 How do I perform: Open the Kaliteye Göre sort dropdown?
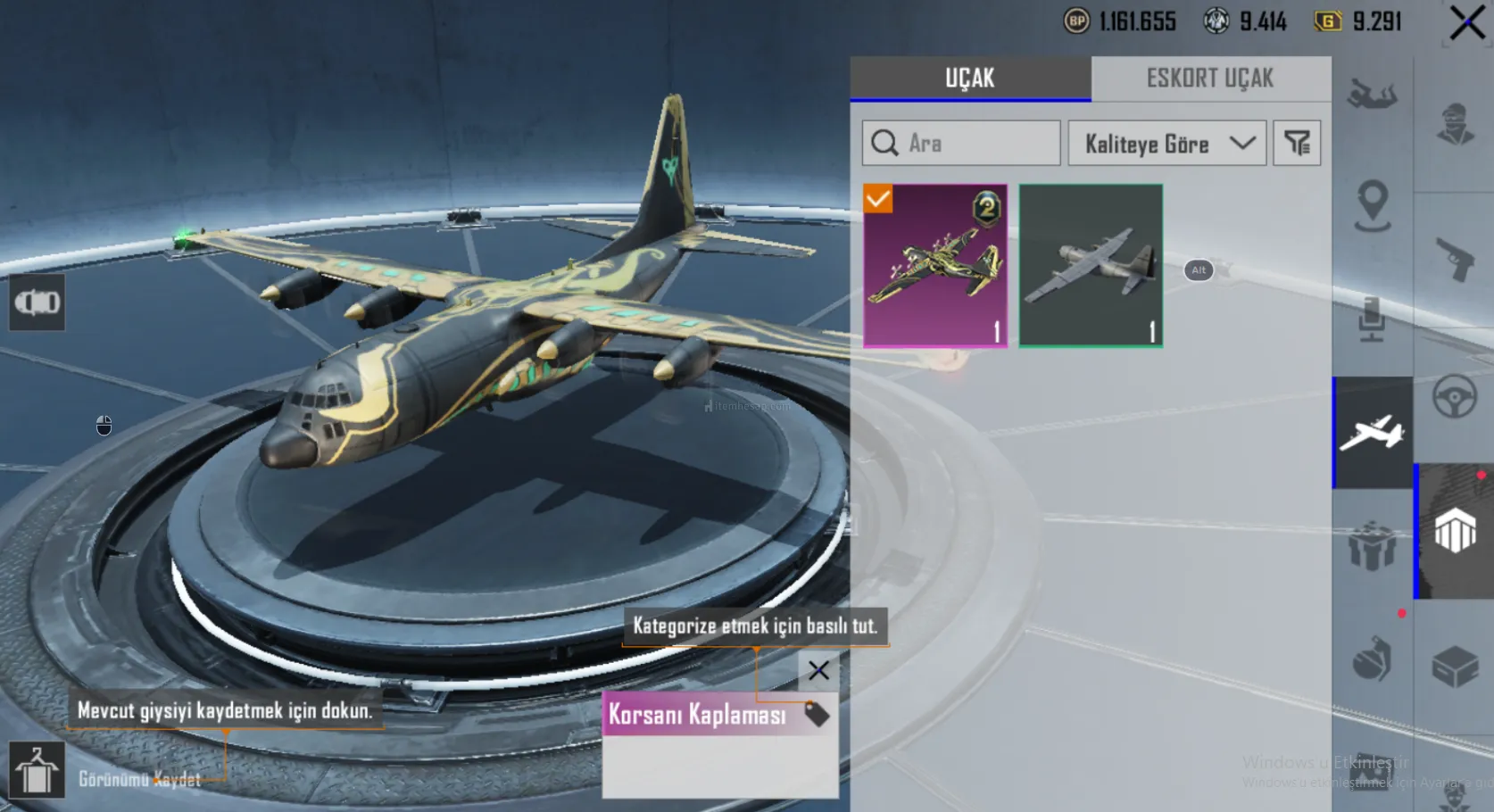click(1166, 143)
